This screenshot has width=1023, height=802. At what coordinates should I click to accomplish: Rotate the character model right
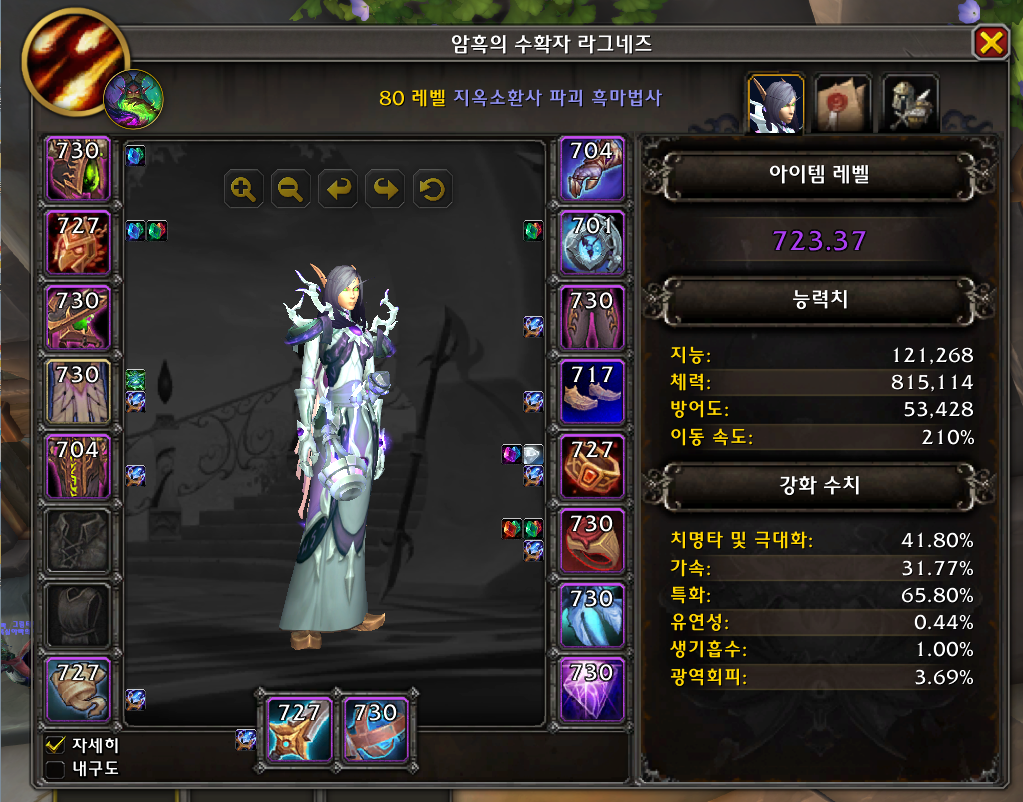[x=387, y=188]
